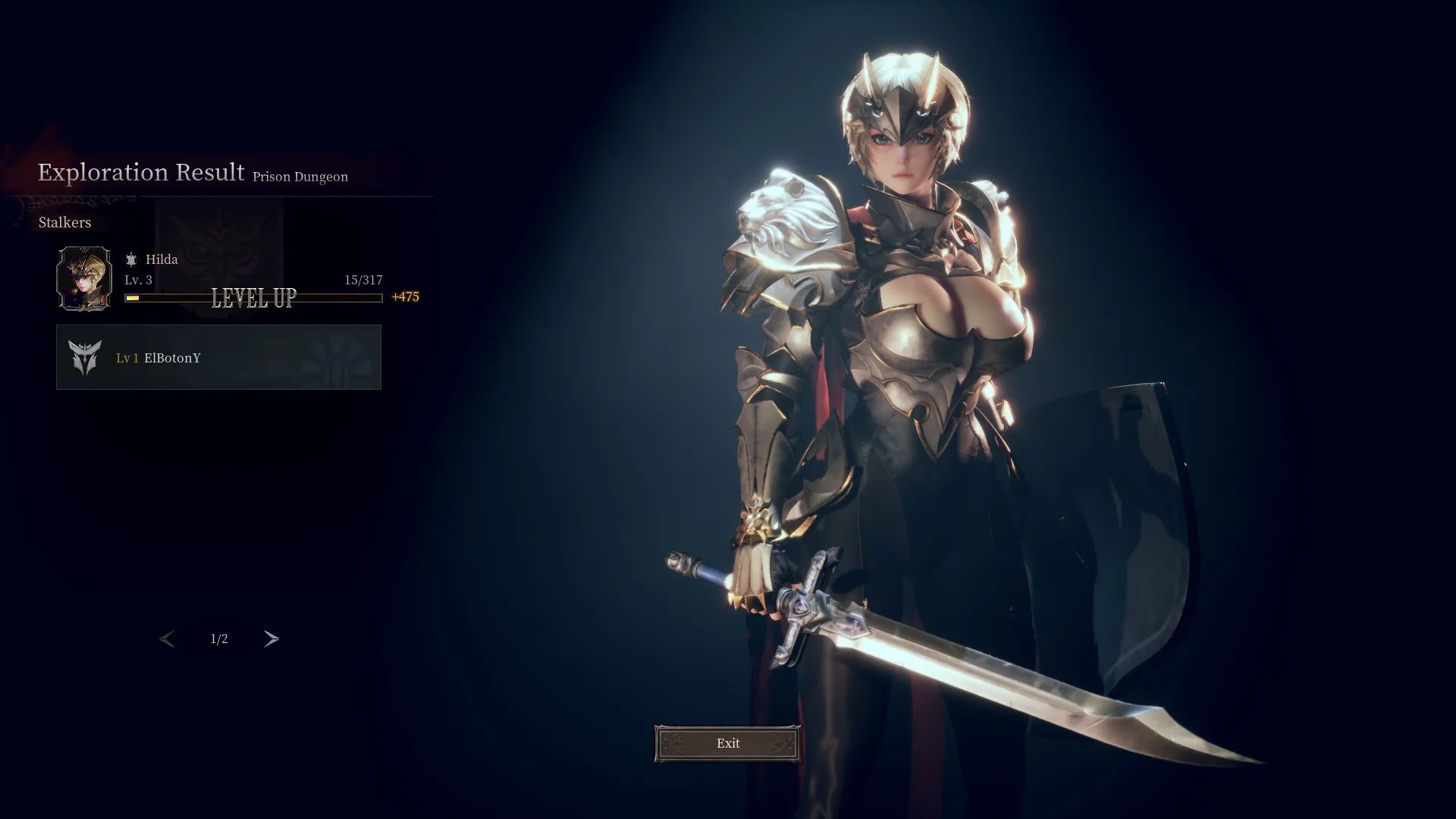Click Hilda's character portrait
This screenshot has width=1456, height=819.
click(x=84, y=278)
